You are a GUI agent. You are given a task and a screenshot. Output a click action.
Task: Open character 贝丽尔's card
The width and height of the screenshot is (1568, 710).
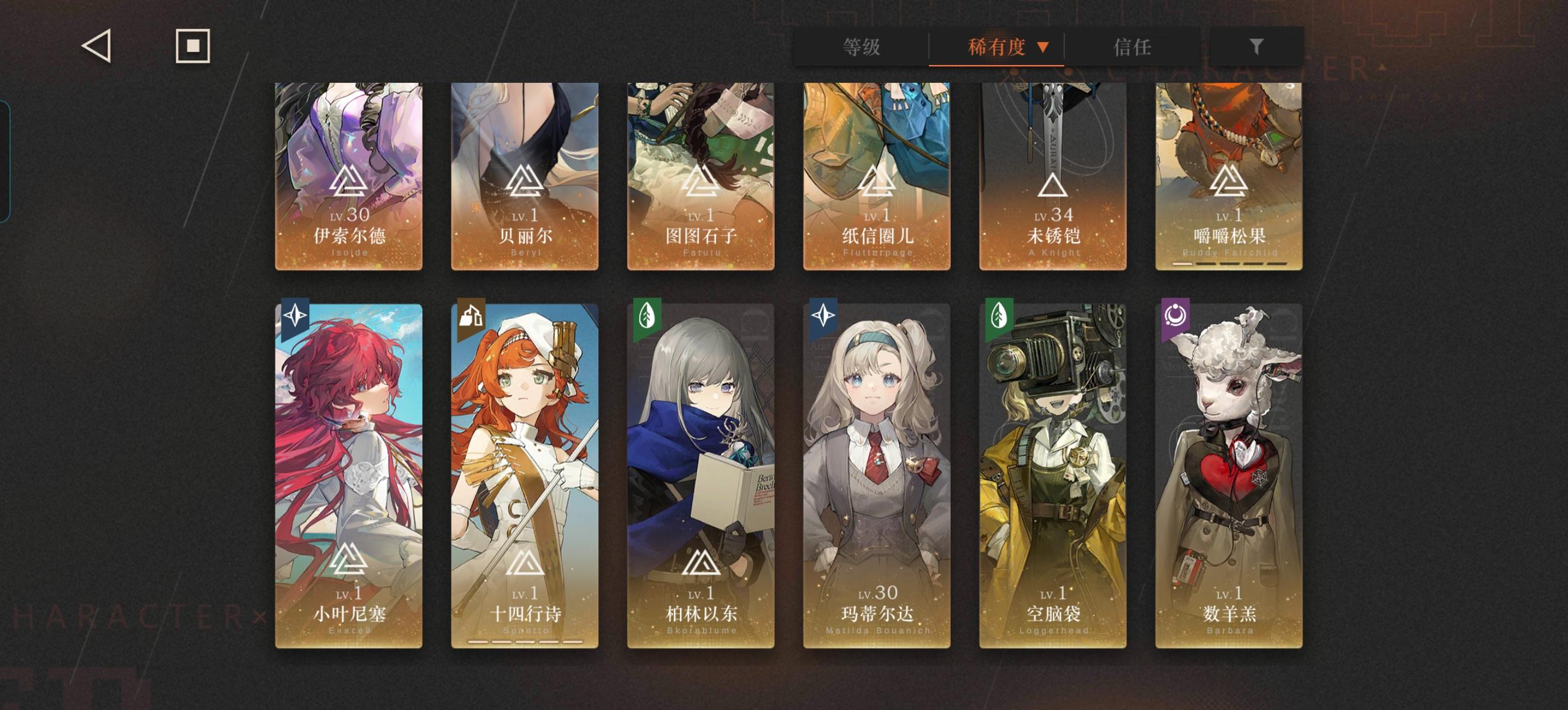pyautogui.click(x=523, y=176)
